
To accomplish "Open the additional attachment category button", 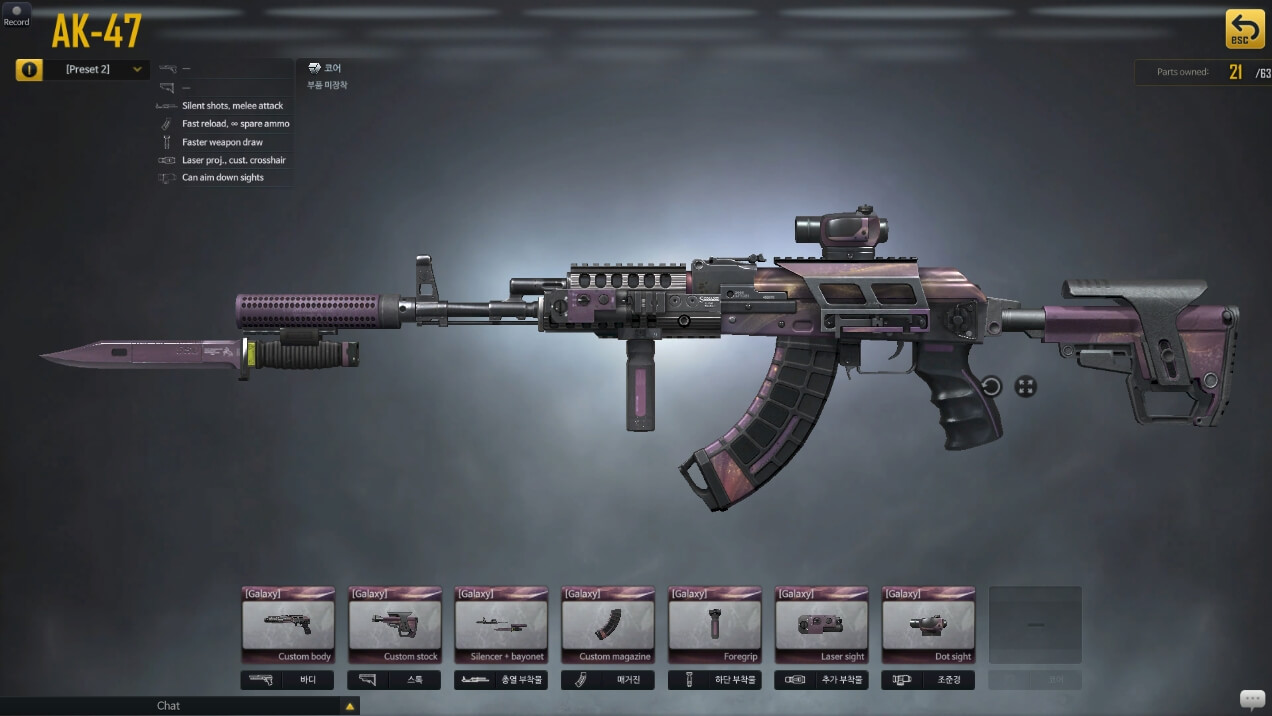I will coord(821,680).
